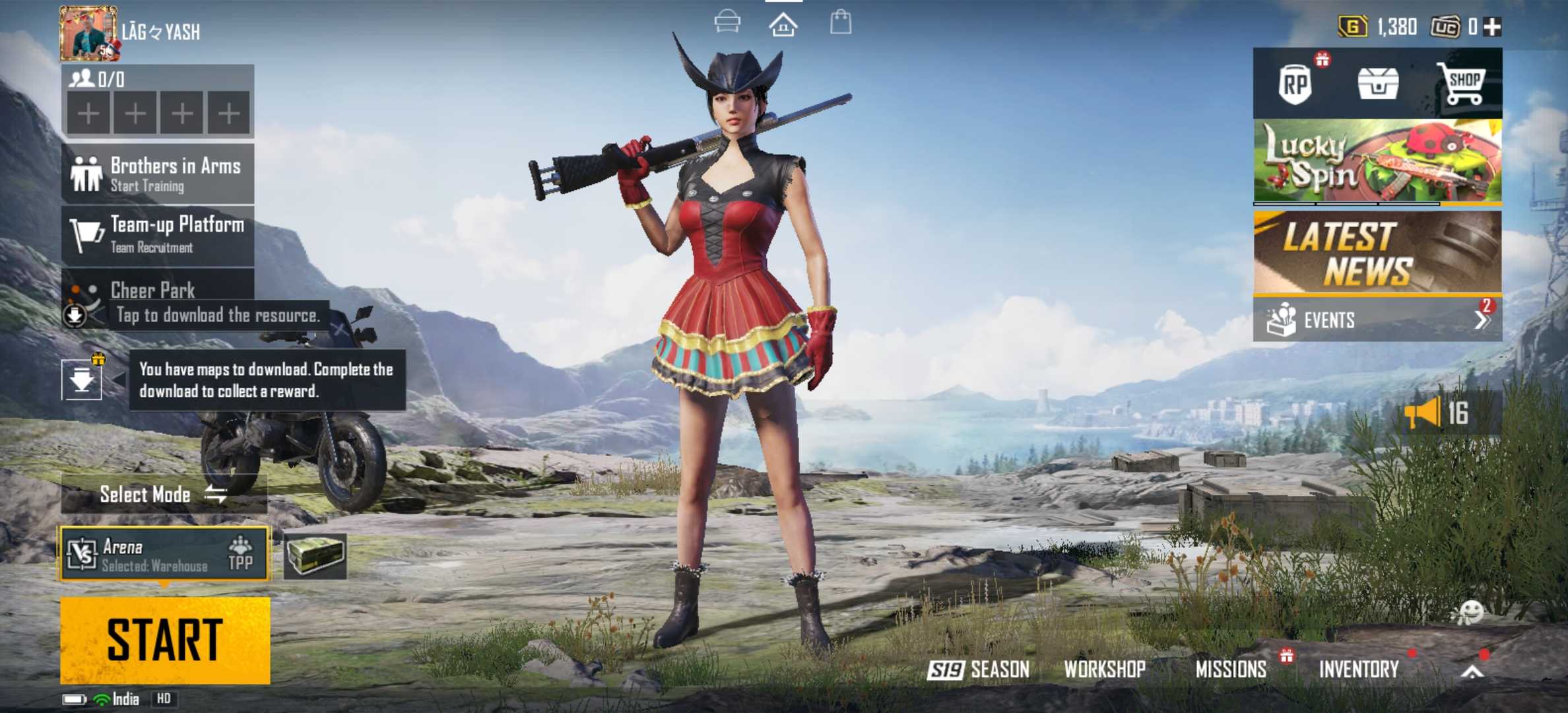Screen dimensions: 1568x713
Task: Go to the Workshop
Action: click(1105, 669)
